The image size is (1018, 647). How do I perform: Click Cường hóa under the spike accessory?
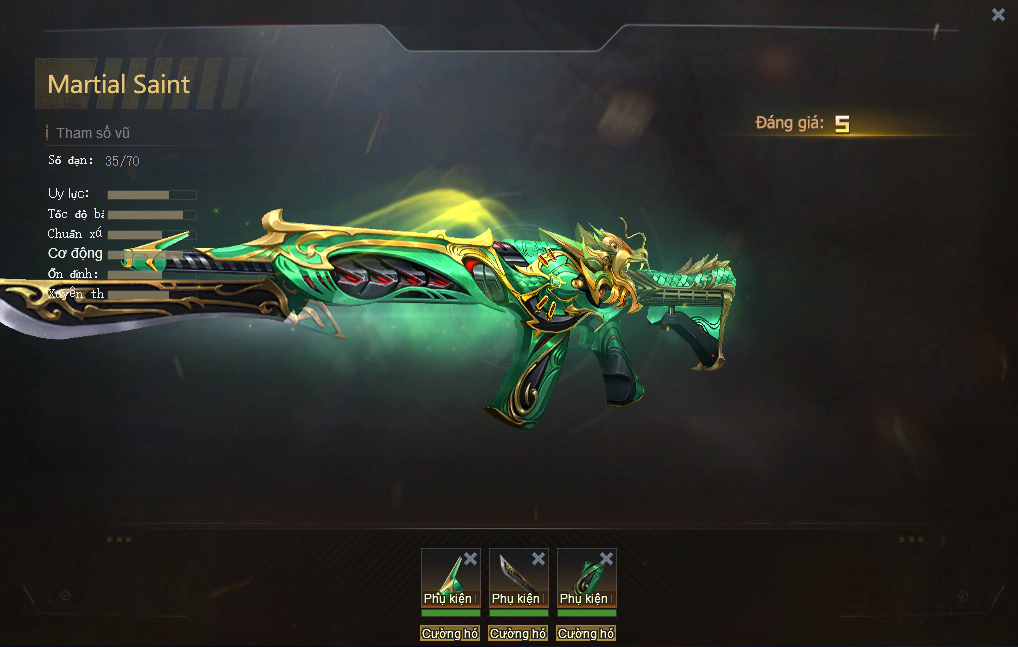(450, 634)
